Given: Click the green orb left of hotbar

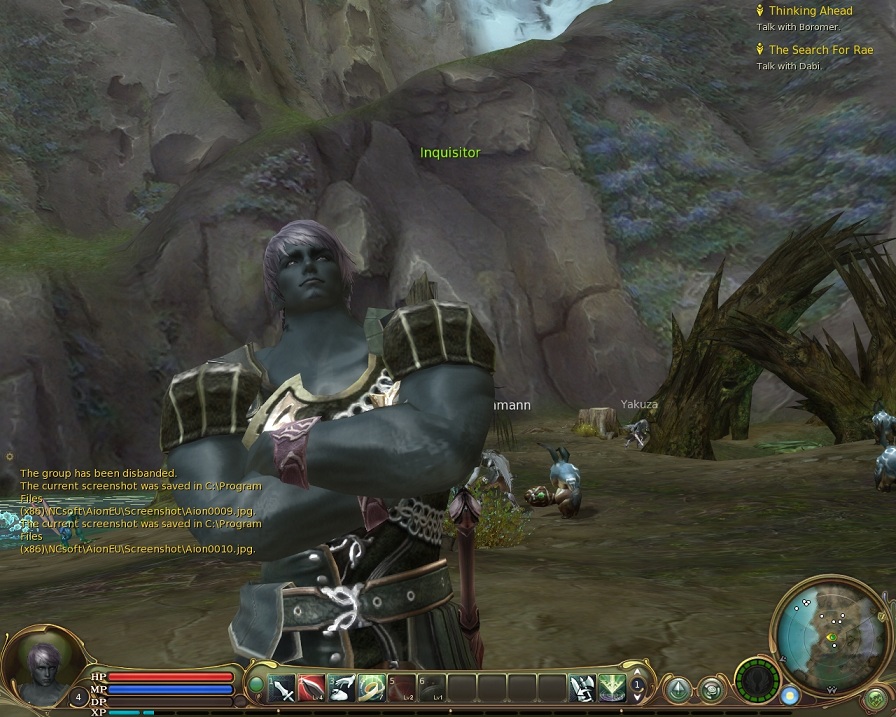Looking at the screenshot, I should 256,686.
